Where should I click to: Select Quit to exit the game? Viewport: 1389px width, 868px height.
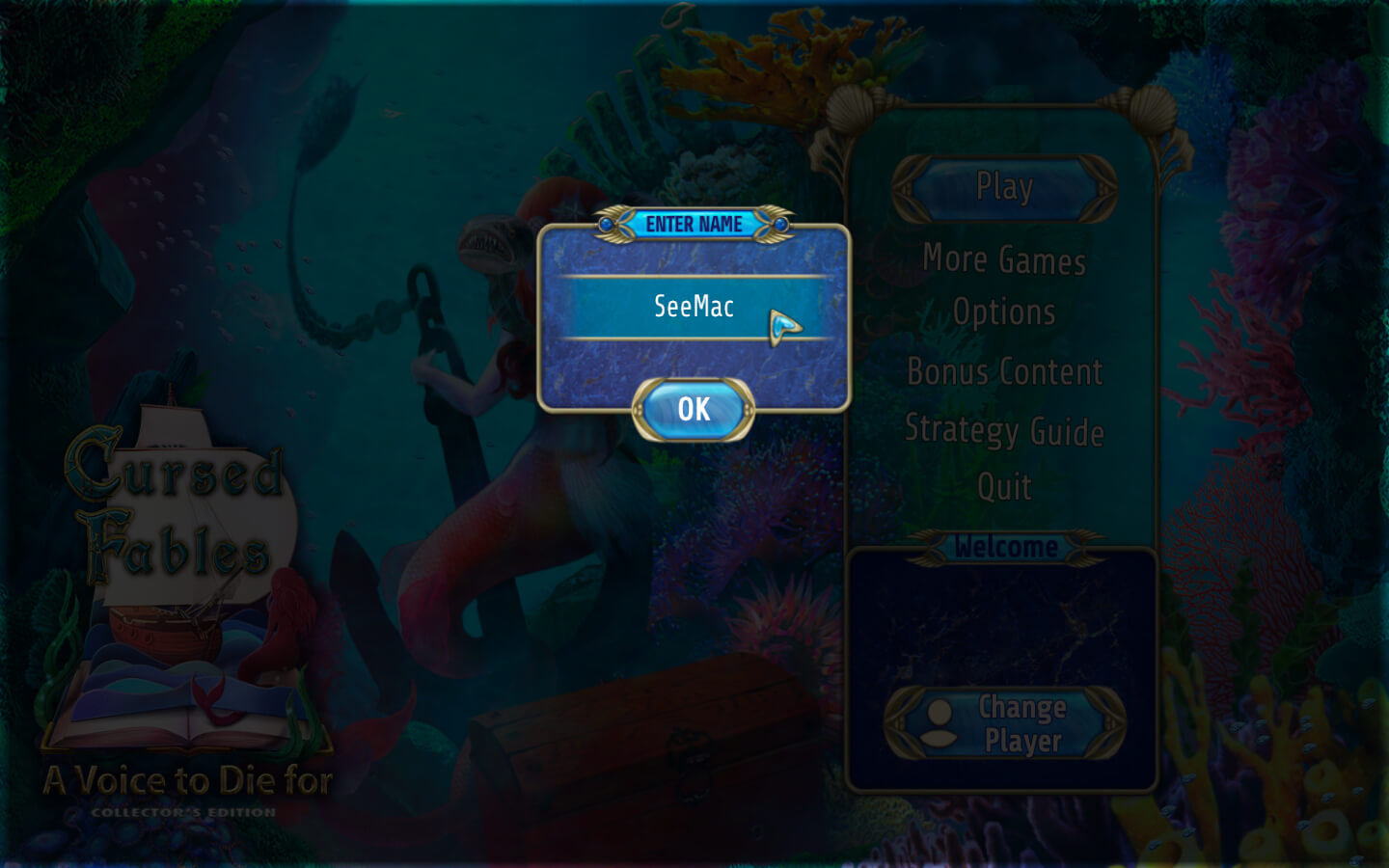1004,487
